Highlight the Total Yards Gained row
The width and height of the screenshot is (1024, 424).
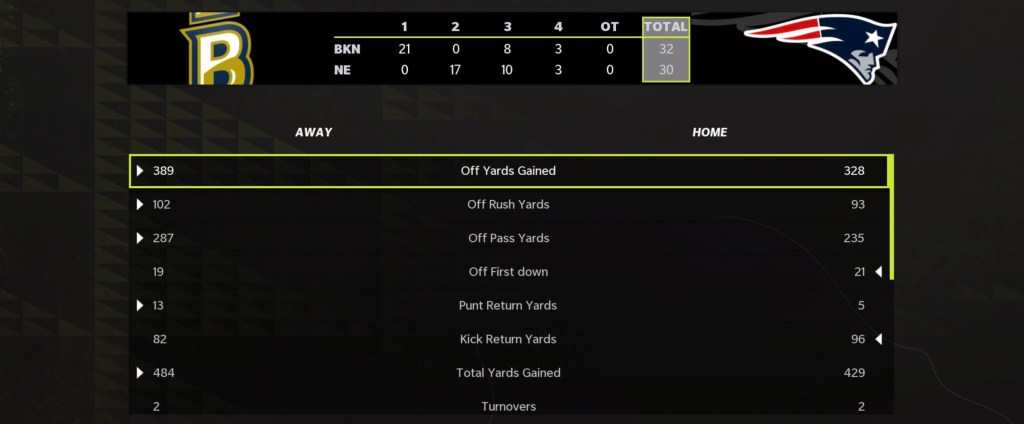click(508, 373)
